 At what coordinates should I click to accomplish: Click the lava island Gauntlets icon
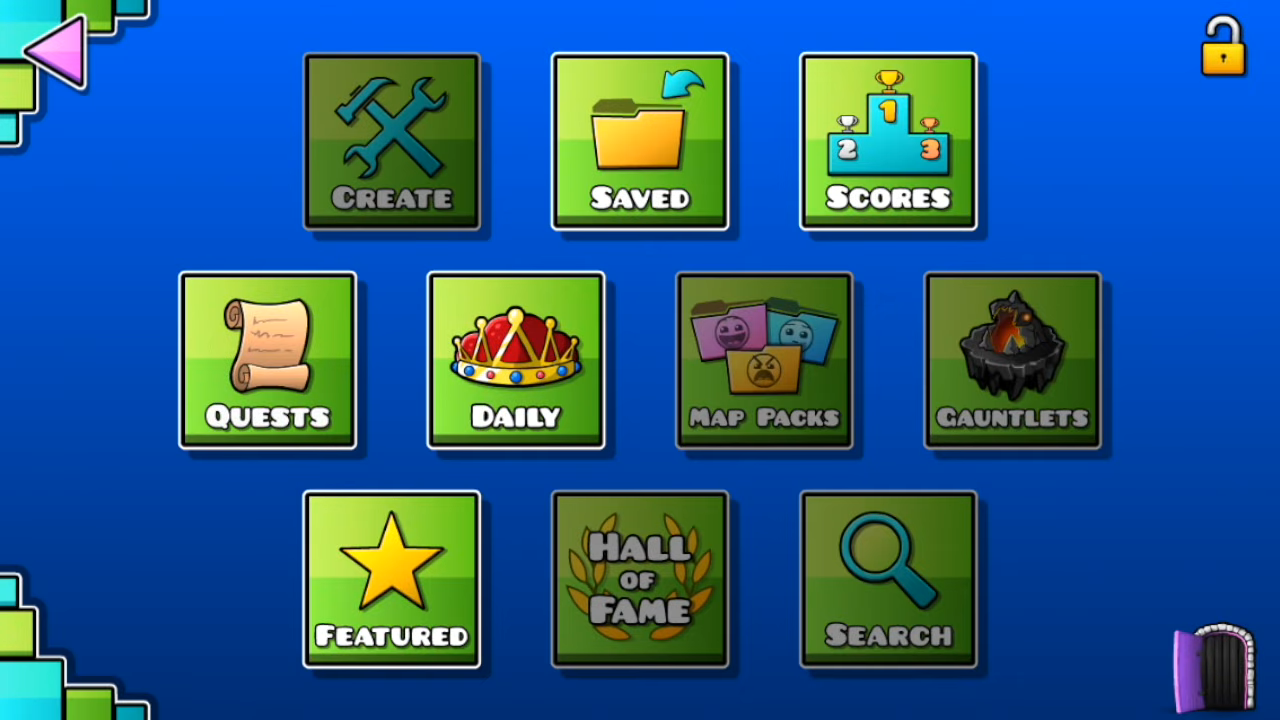1011,345
